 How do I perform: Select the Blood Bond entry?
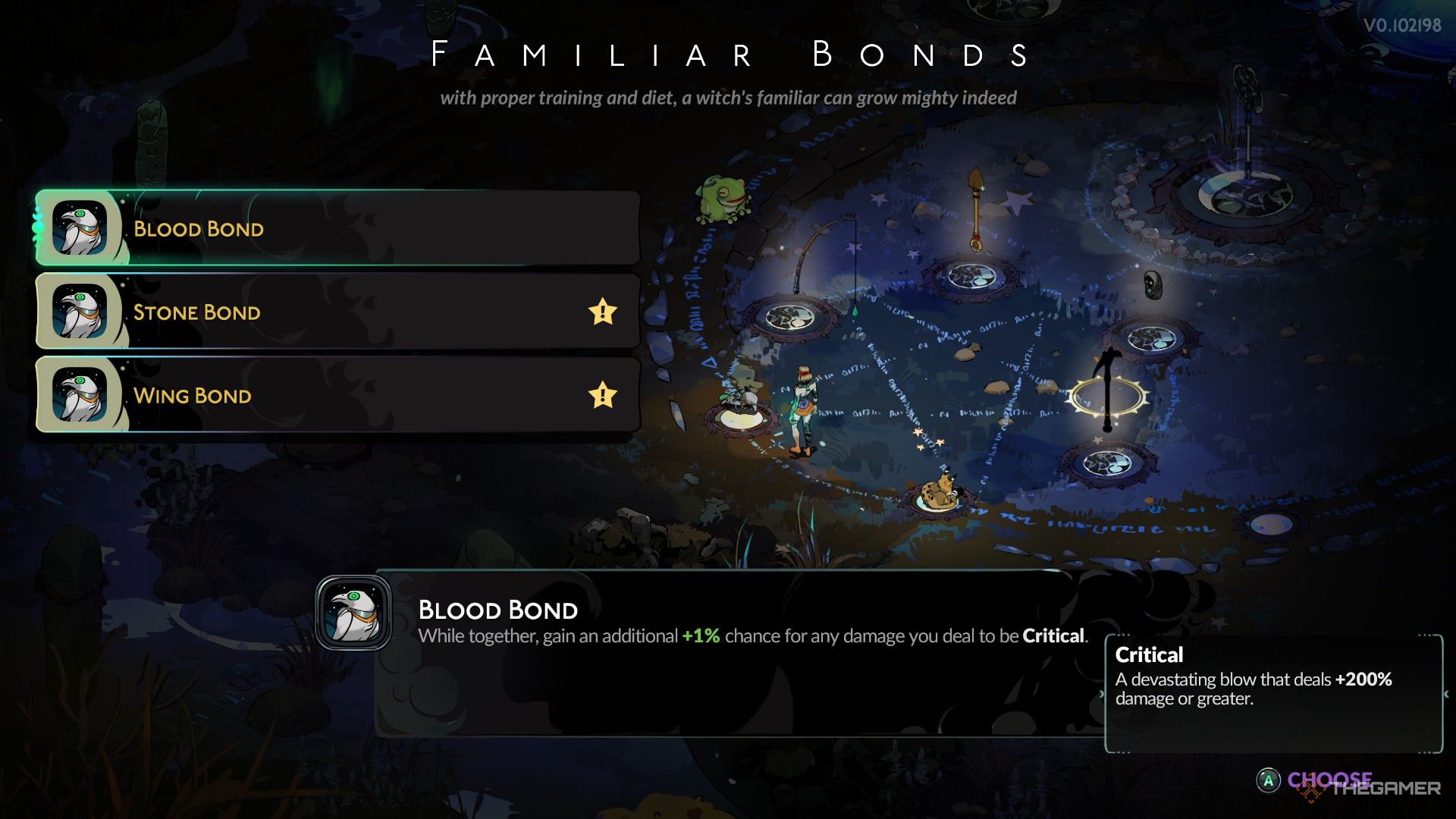click(x=337, y=228)
